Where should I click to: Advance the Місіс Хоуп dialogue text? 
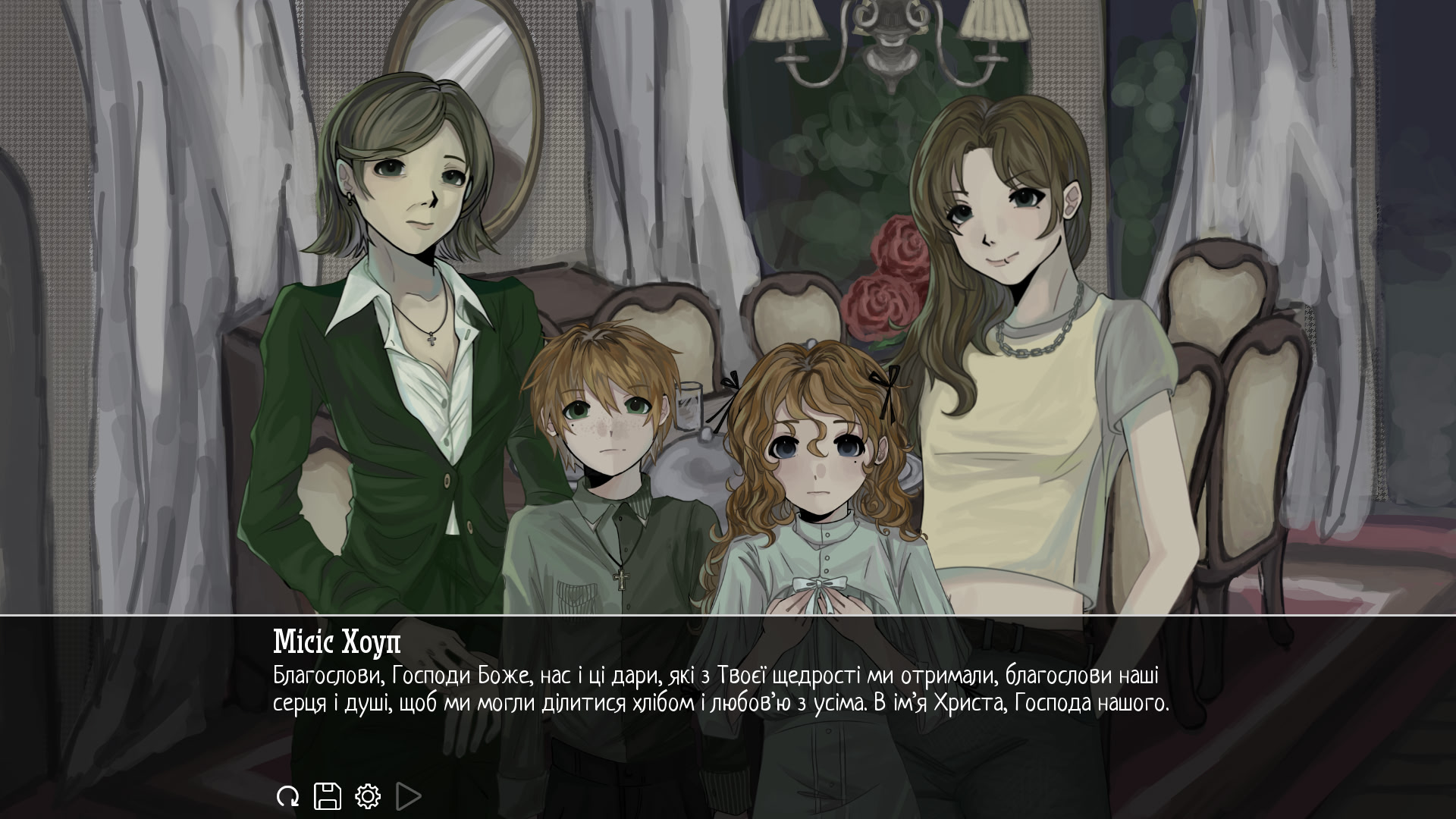[x=720, y=689]
